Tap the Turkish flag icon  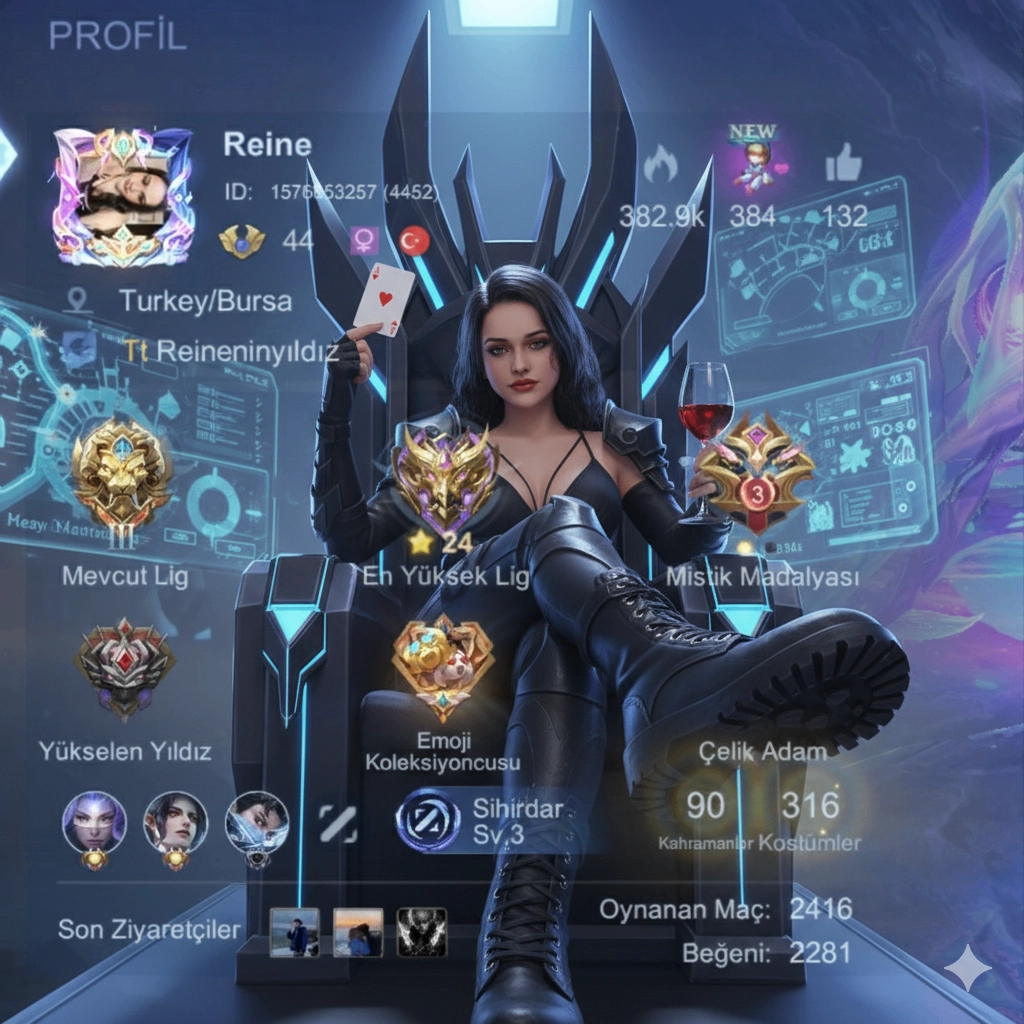point(414,240)
